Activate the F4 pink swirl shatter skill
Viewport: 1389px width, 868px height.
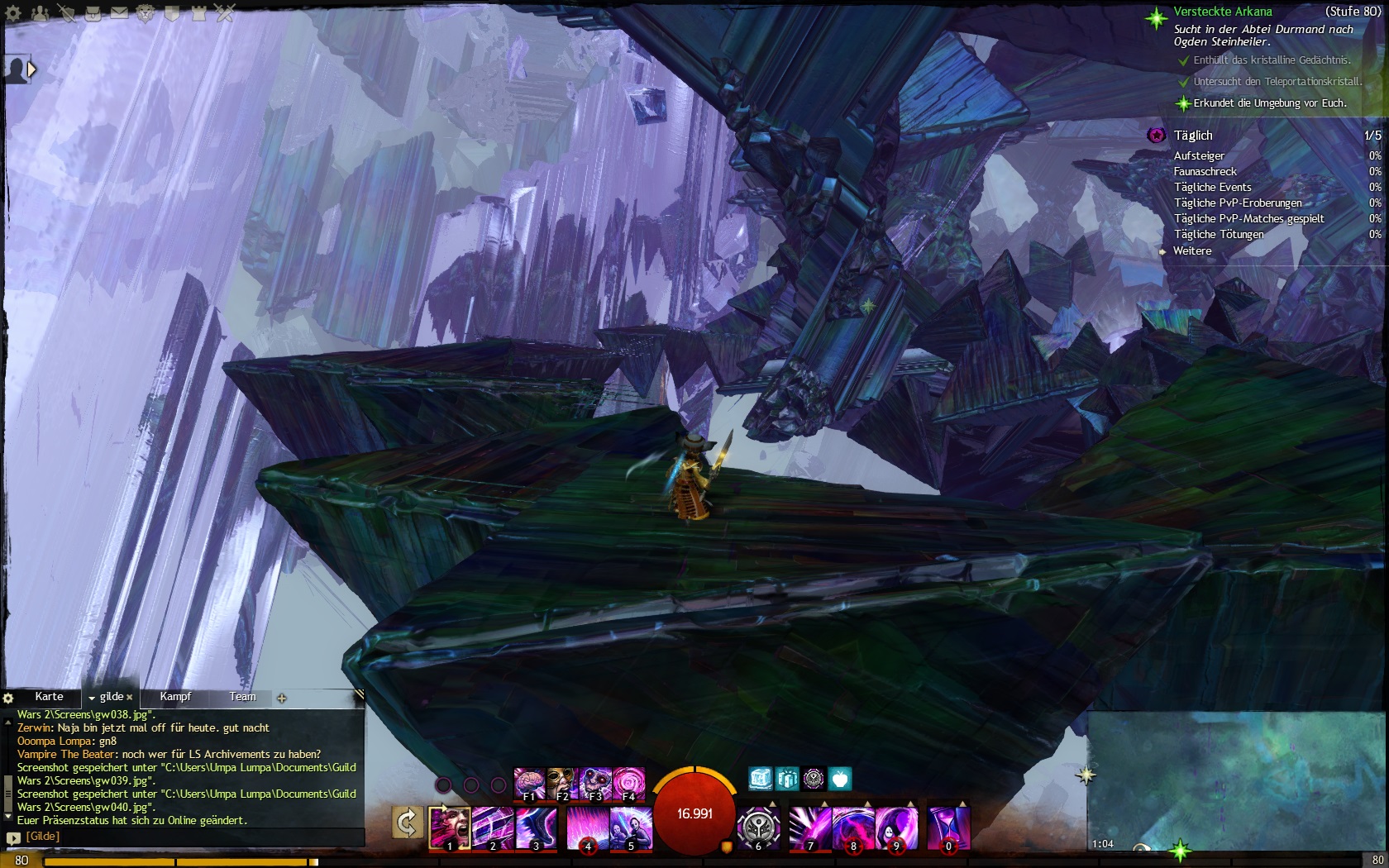point(628,784)
